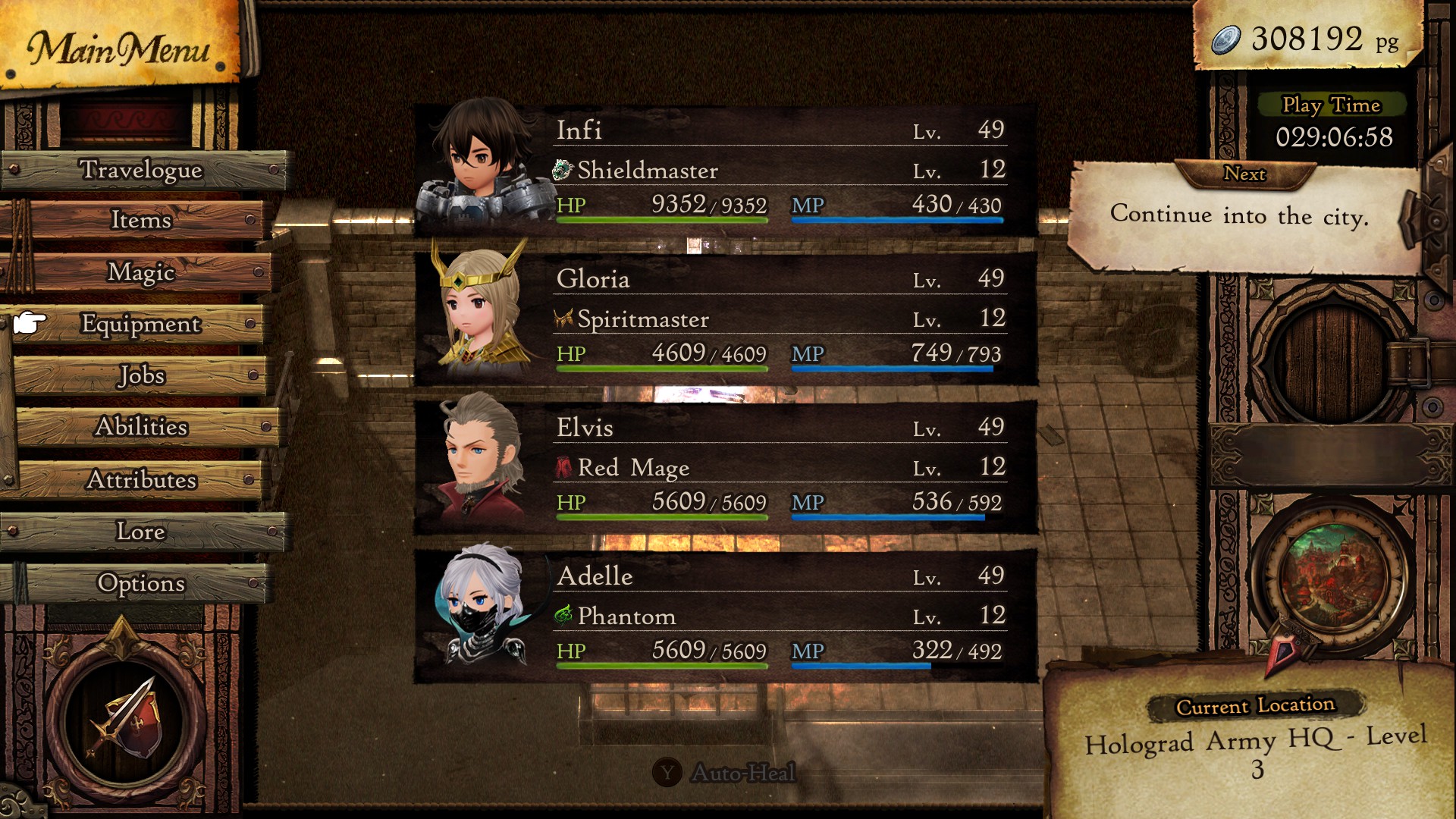The width and height of the screenshot is (1456, 819).
Task: Select Items from the main menu
Action: (141, 220)
